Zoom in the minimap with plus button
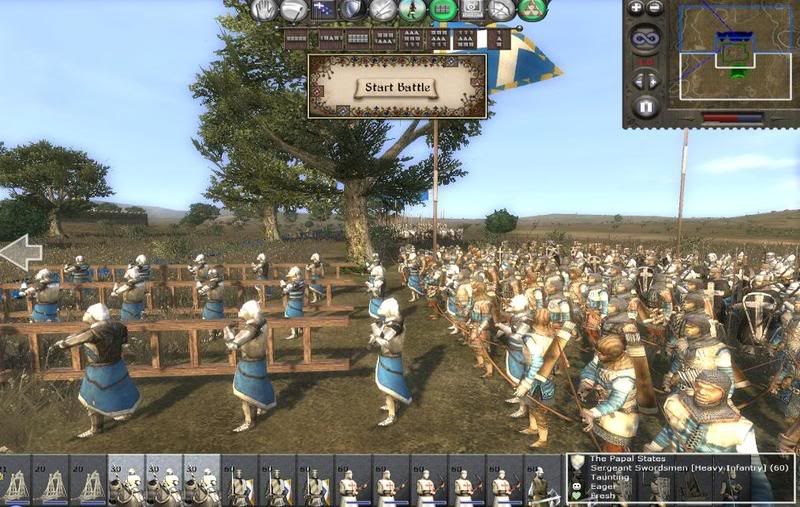Image resolution: width=800 pixels, height=507 pixels. point(635,8)
